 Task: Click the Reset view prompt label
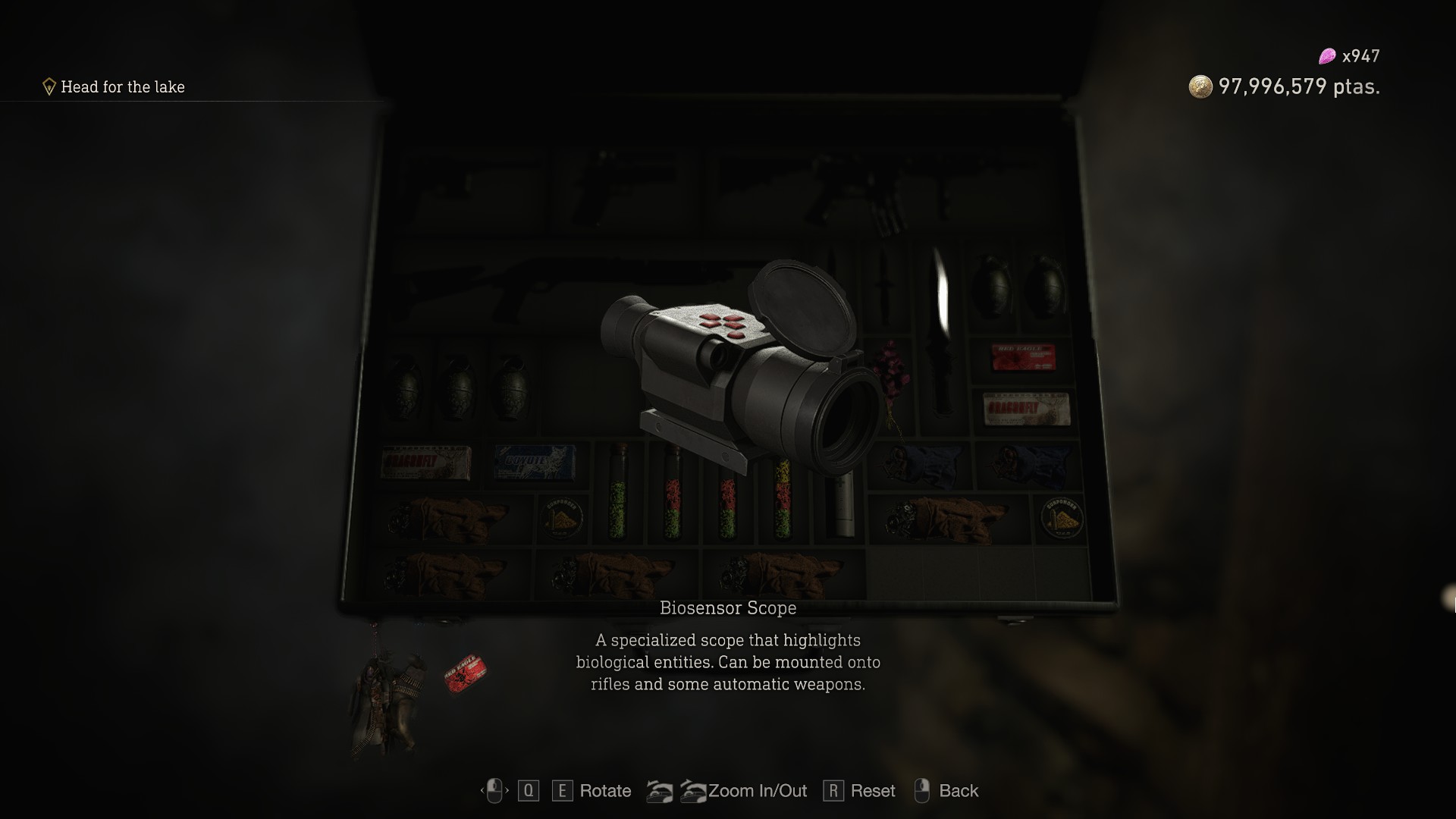tap(872, 791)
